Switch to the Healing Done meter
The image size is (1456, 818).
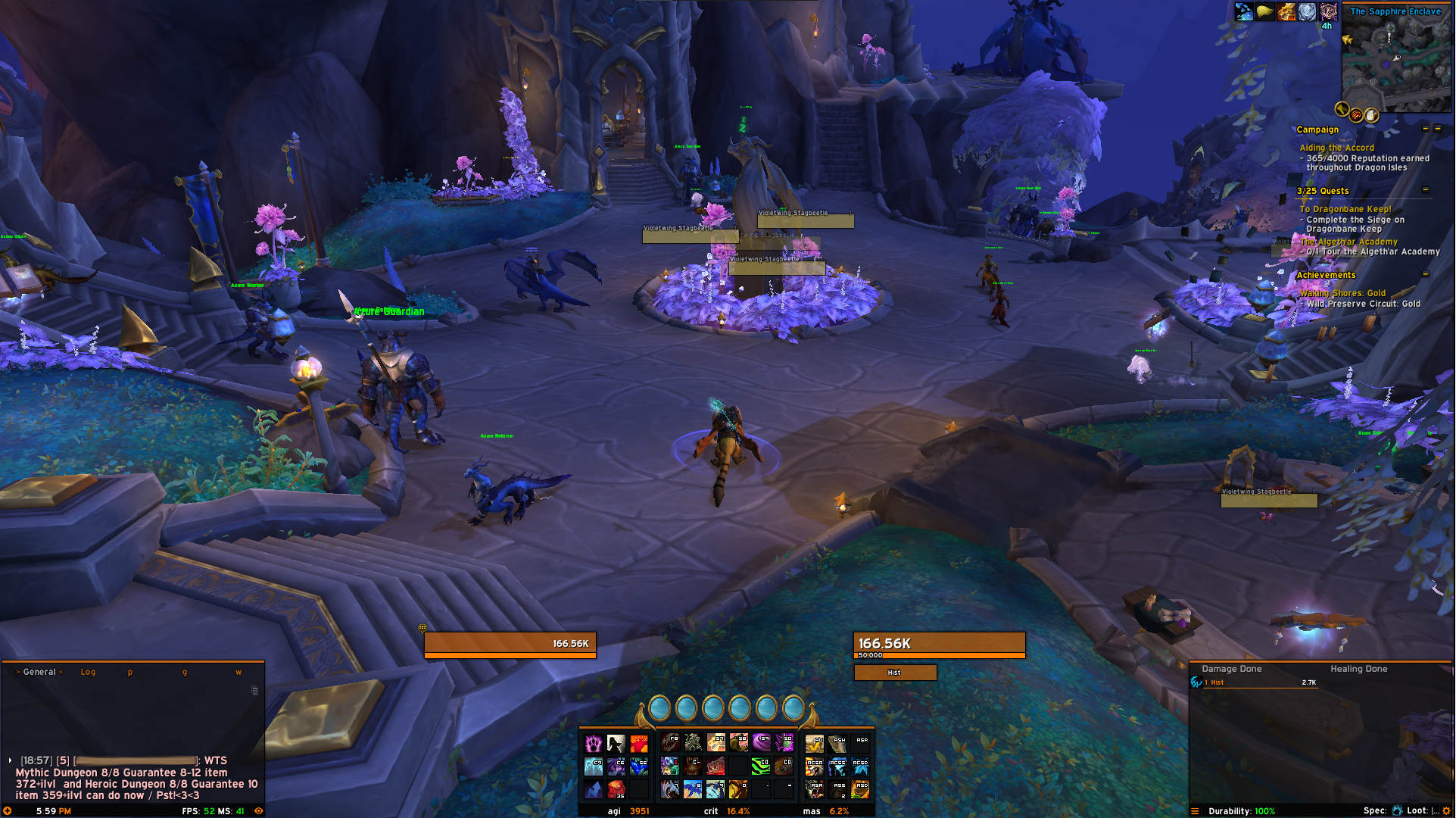pyautogui.click(x=1358, y=669)
